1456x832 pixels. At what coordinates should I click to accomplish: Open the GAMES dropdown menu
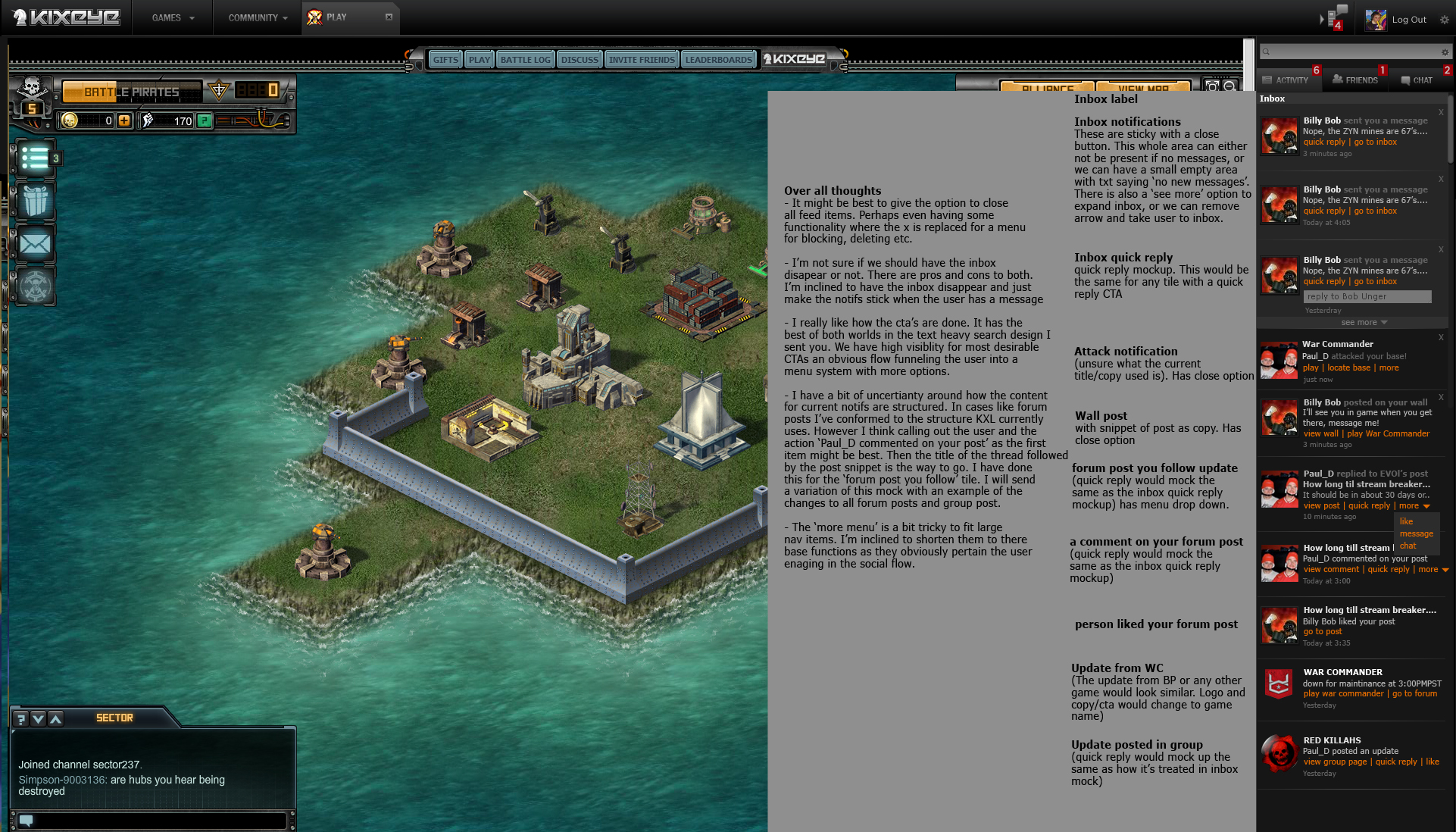point(173,17)
